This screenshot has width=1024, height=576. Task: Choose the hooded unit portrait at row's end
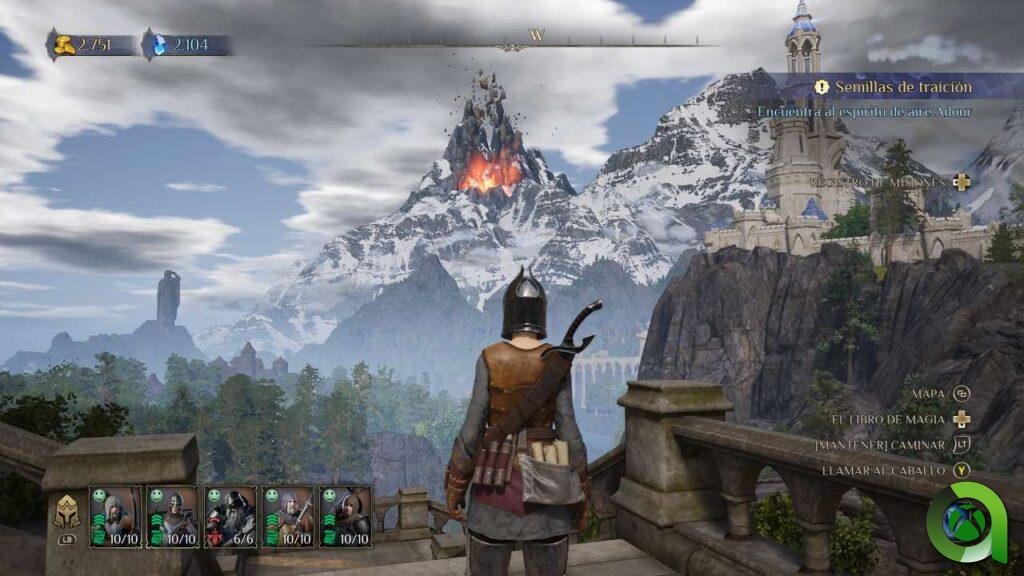pyautogui.click(x=345, y=516)
